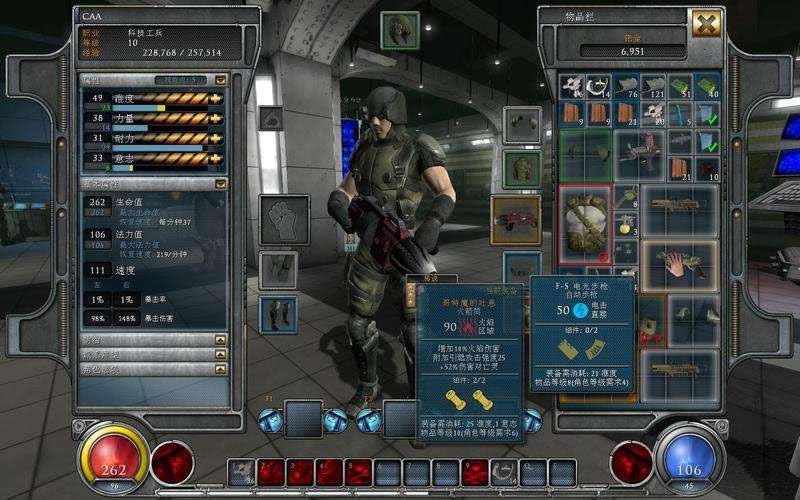Add a point to the 准度 accuracy stat

214,99
